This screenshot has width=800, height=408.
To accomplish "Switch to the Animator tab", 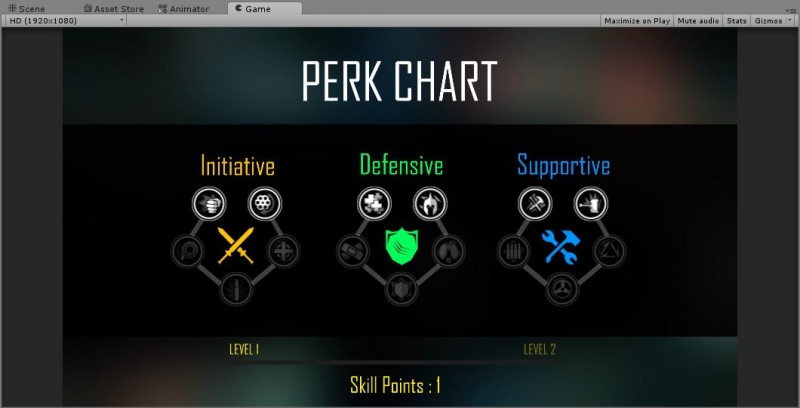I will (183, 8).
